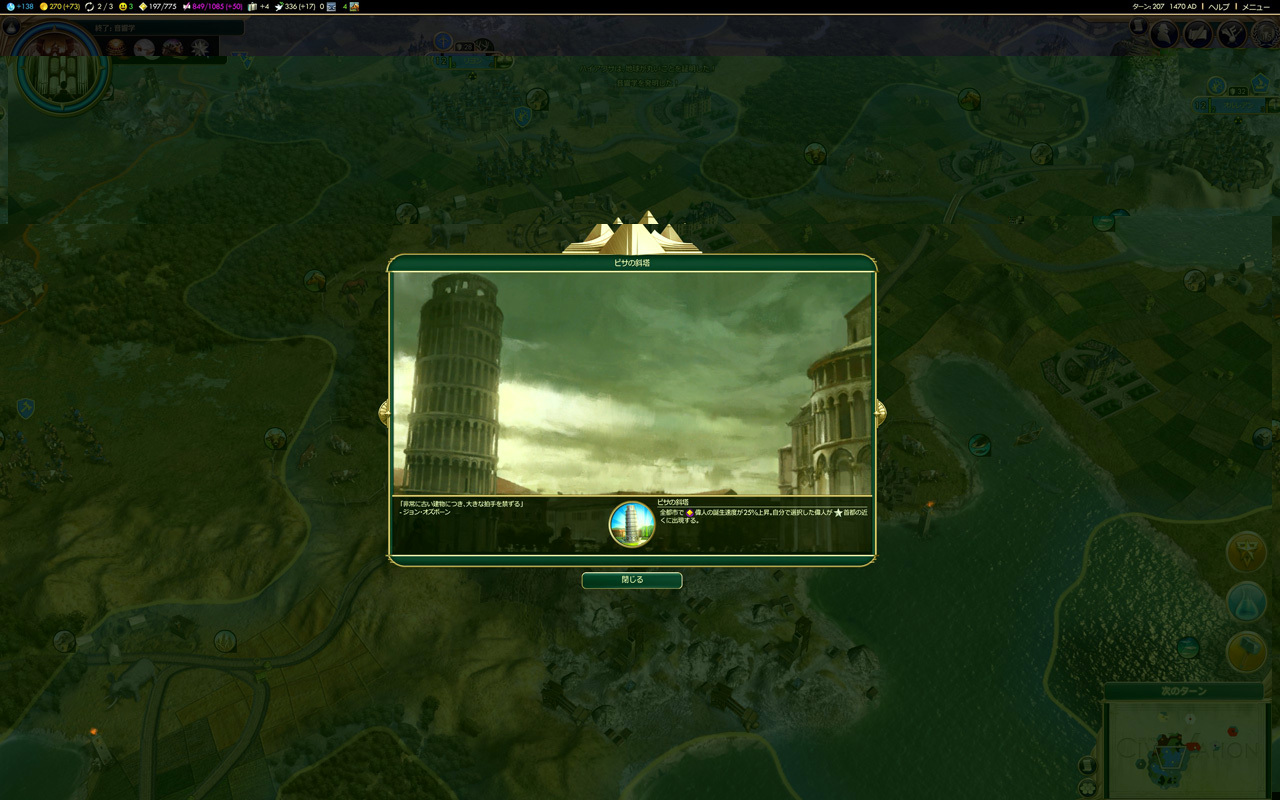Open the advisor portrait button

click(1164, 34)
